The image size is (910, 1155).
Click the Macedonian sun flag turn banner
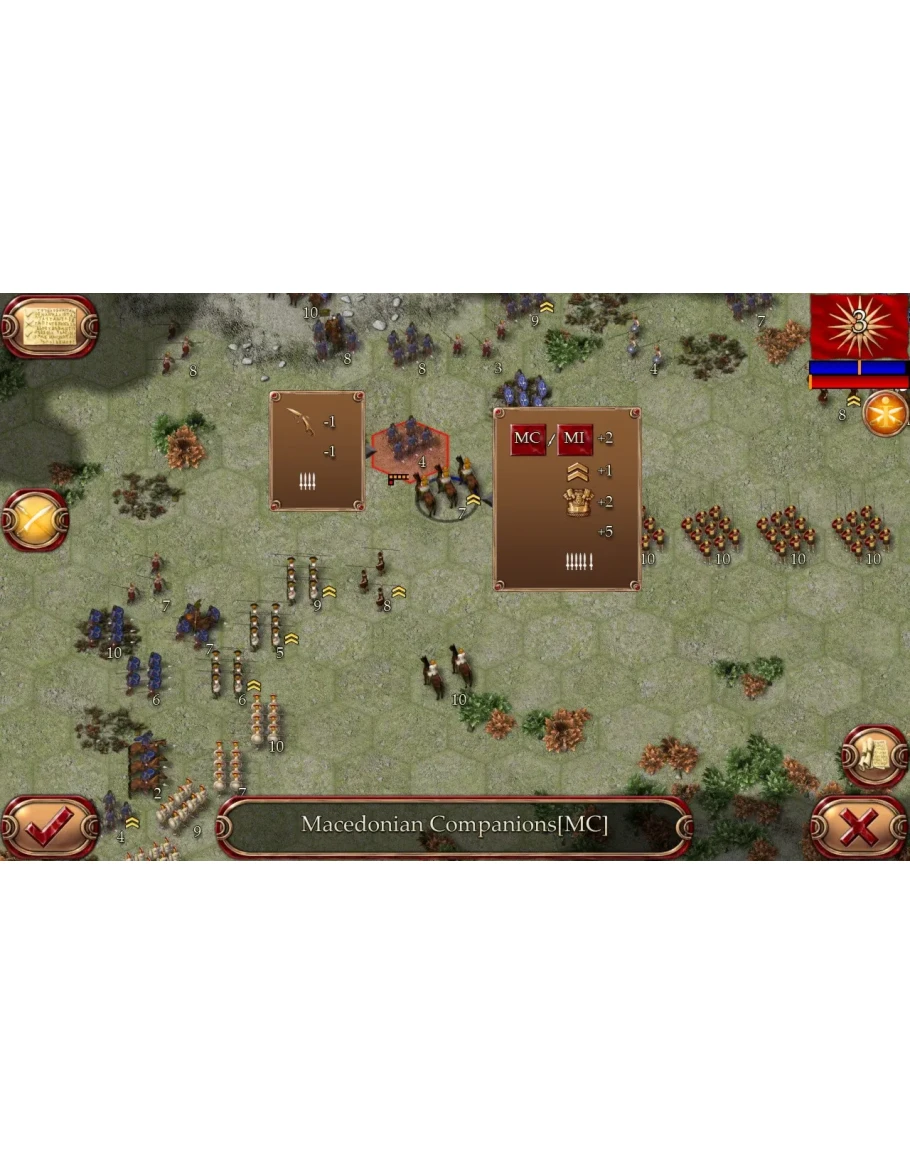(858, 324)
